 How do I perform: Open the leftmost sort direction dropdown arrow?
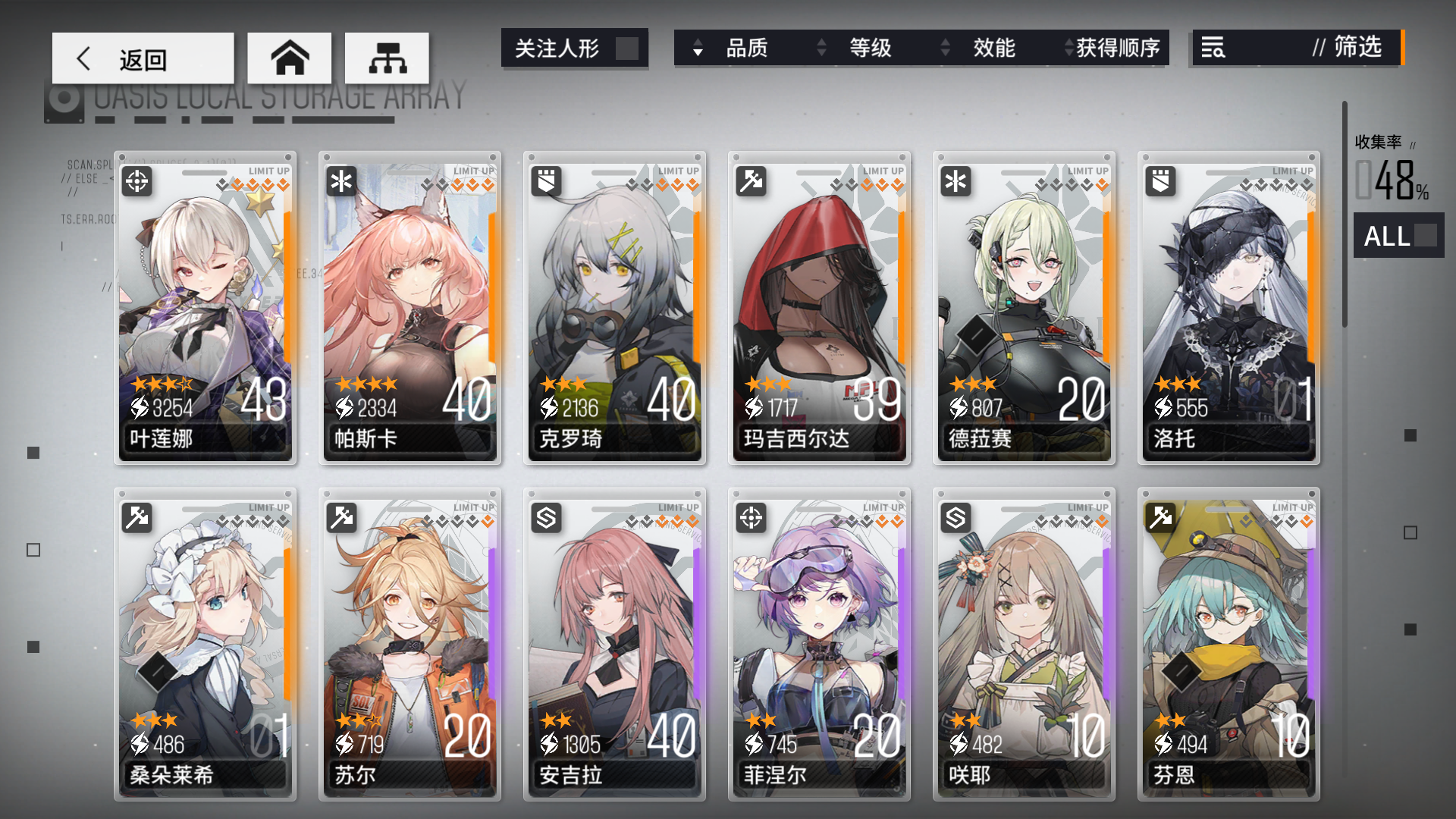pos(698,49)
